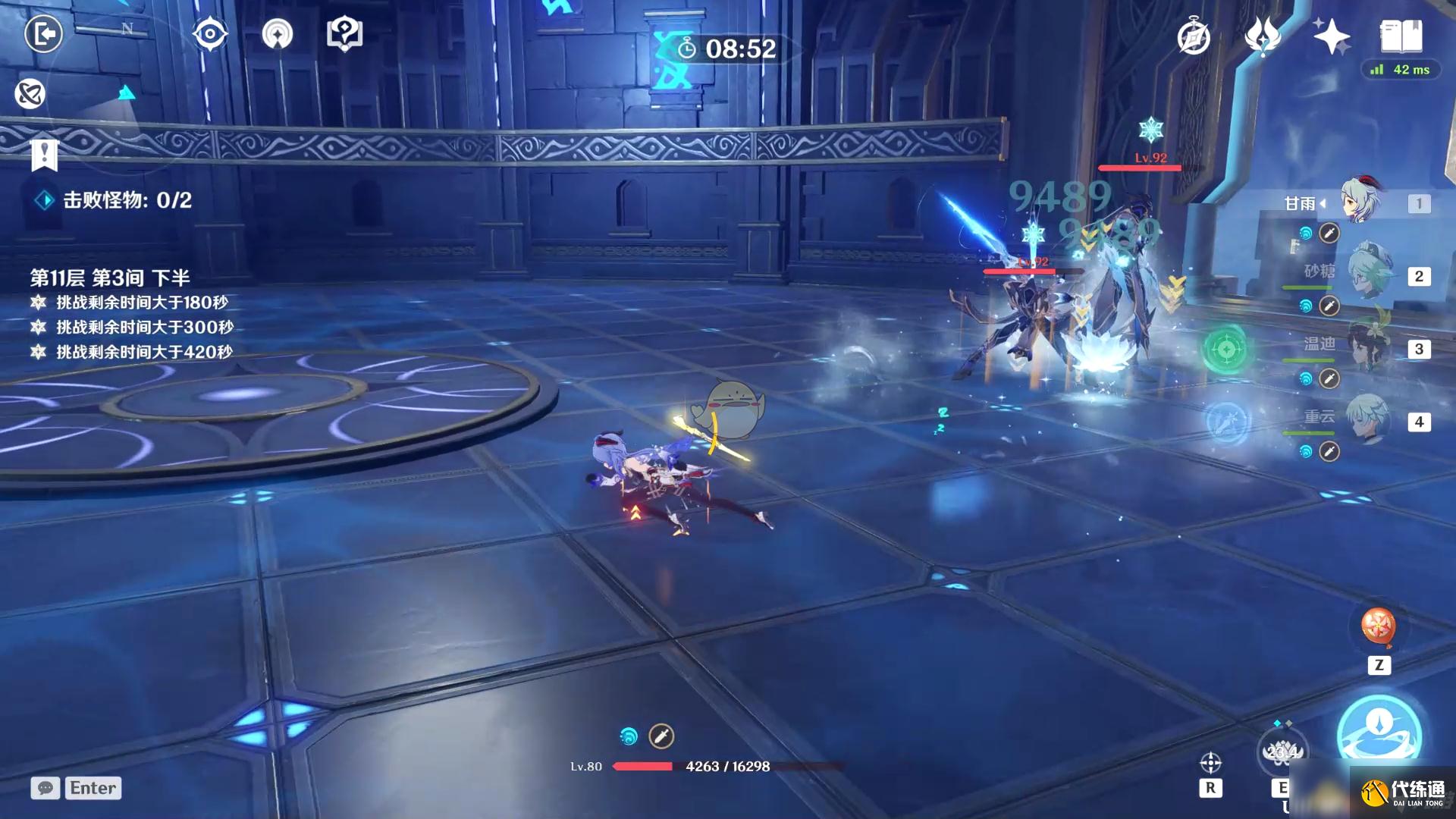Toggle the aiming mode crosshair icon
Screen dimensions: 1456x819
pyautogui.click(x=1210, y=762)
